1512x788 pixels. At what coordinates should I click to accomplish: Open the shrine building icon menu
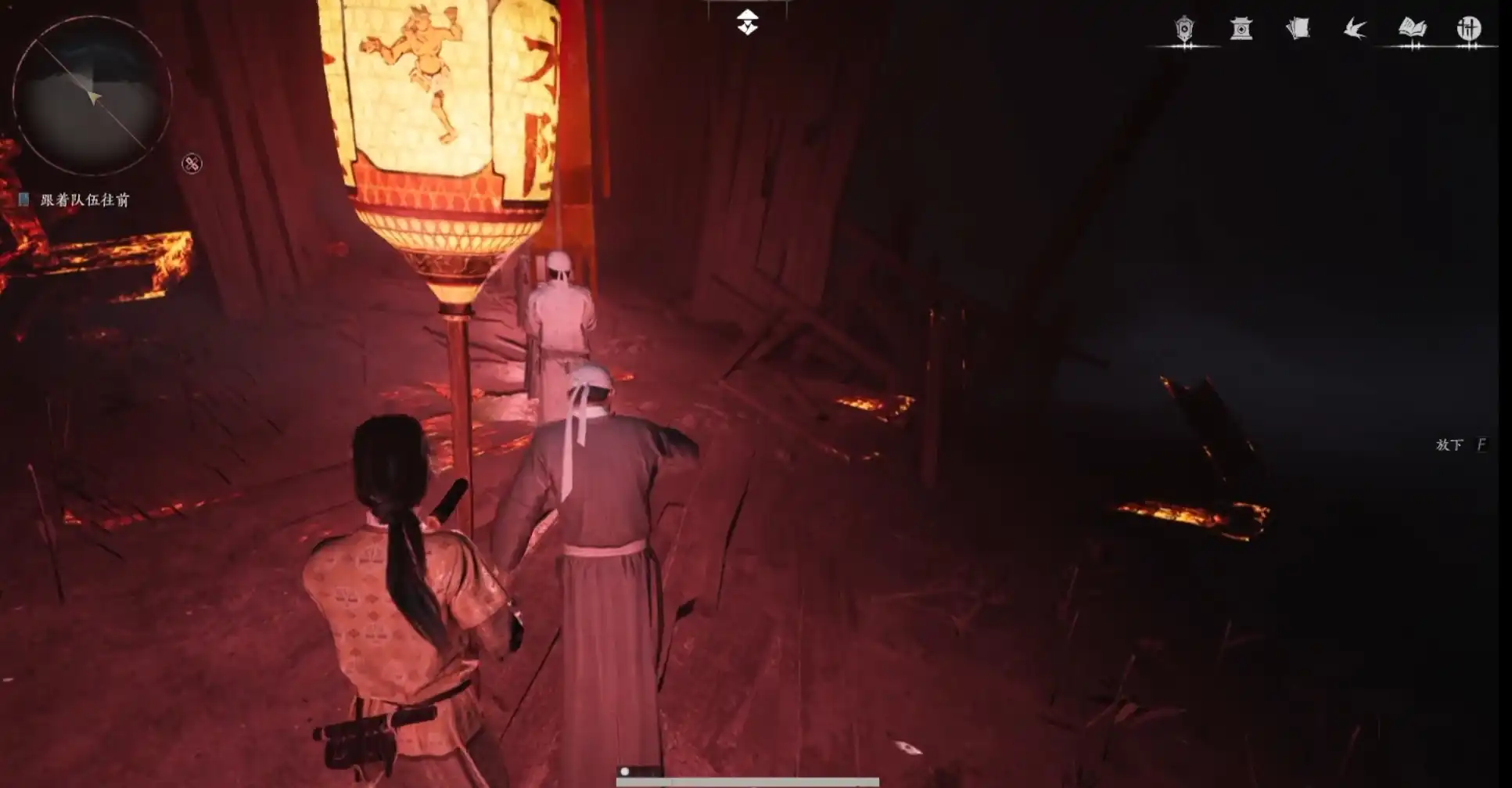(1241, 30)
